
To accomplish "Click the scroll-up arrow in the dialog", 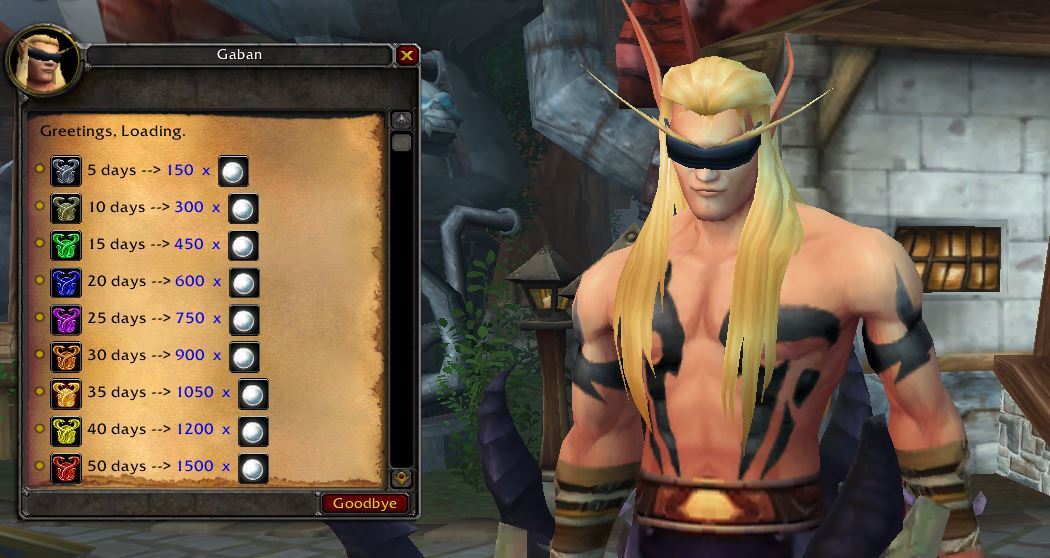I will pyautogui.click(x=402, y=120).
